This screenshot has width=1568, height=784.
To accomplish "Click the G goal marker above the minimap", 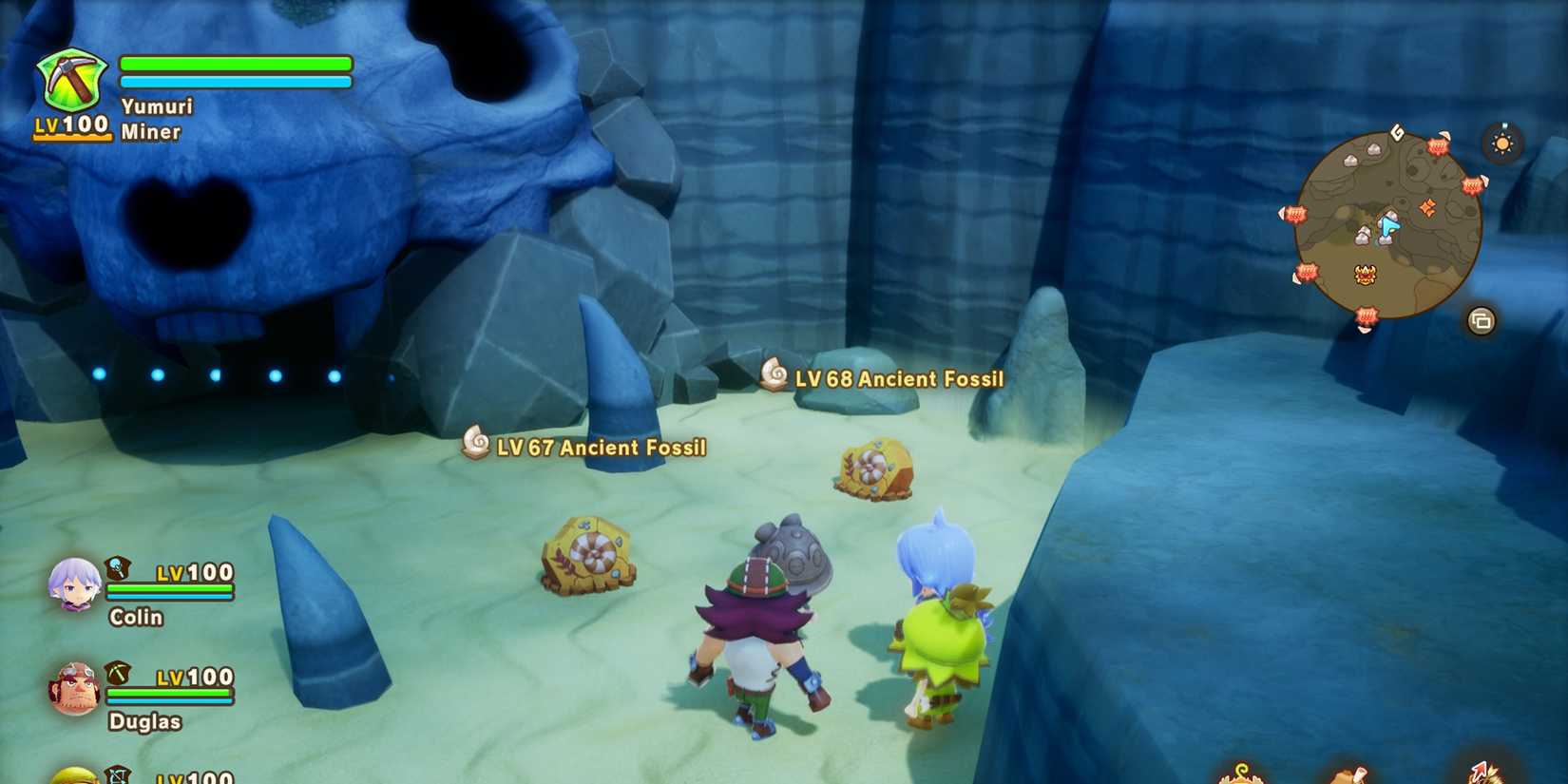I will [x=1395, y=132].
